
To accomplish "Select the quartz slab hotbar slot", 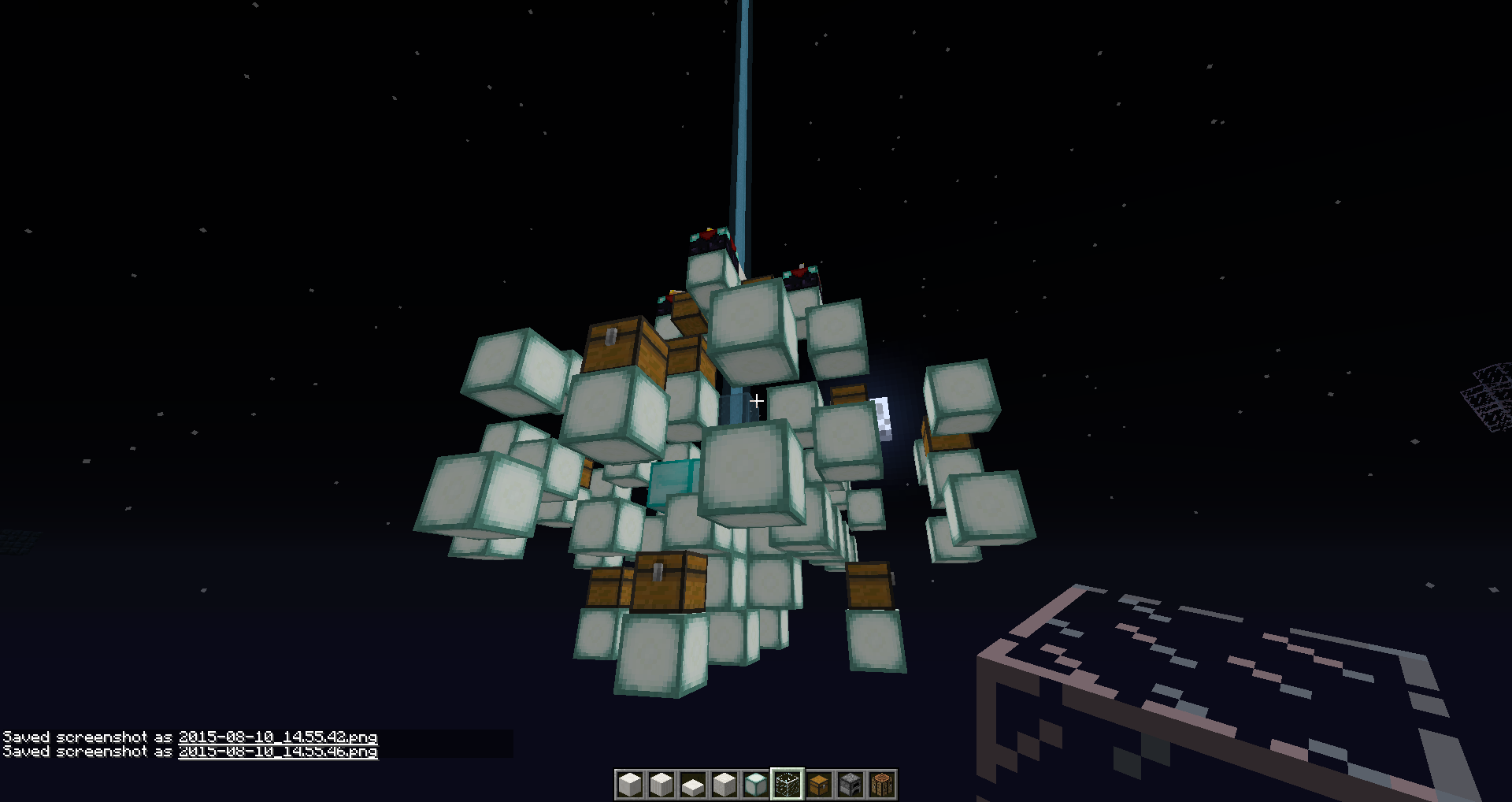I will pyautogui.click(x=693, y=785).
